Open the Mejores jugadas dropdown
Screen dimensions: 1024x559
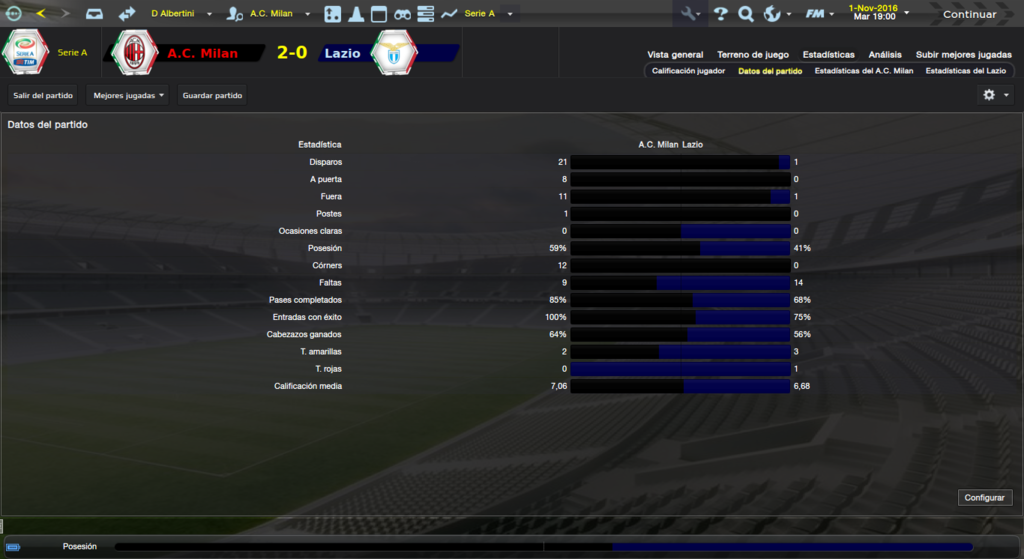(128, 95)
